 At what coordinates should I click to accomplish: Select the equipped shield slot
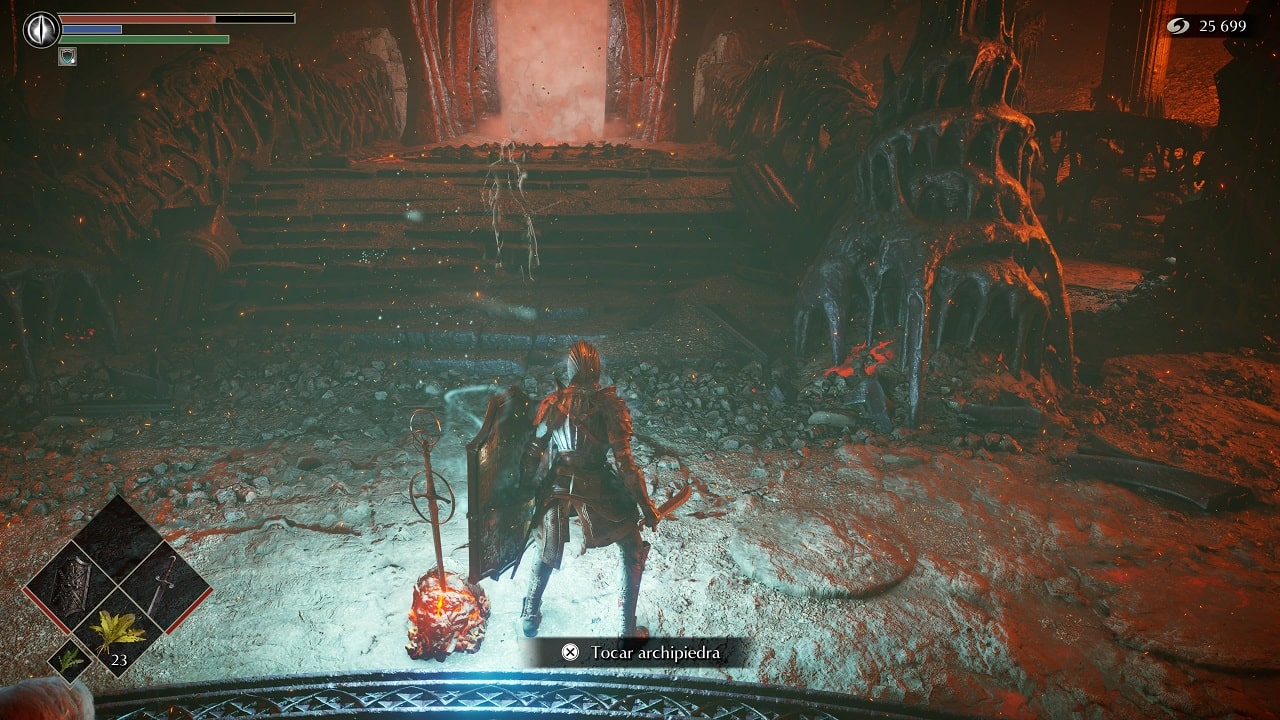tap(72, 587)
